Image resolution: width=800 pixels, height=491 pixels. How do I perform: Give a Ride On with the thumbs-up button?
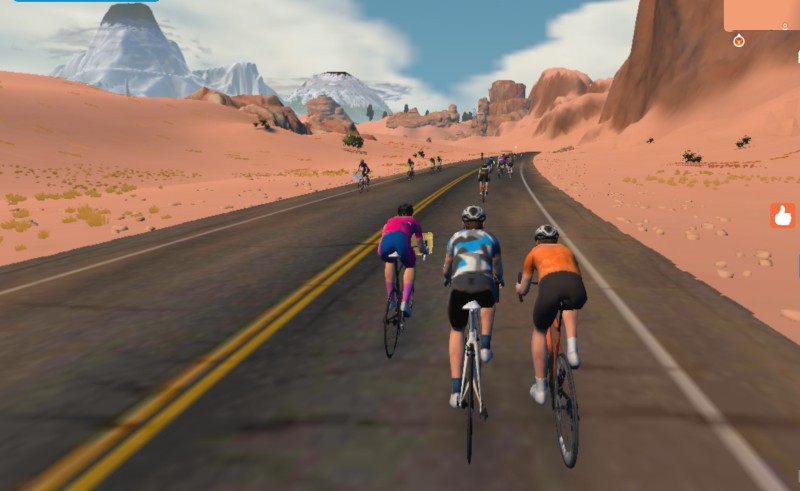tap(782, 215)
